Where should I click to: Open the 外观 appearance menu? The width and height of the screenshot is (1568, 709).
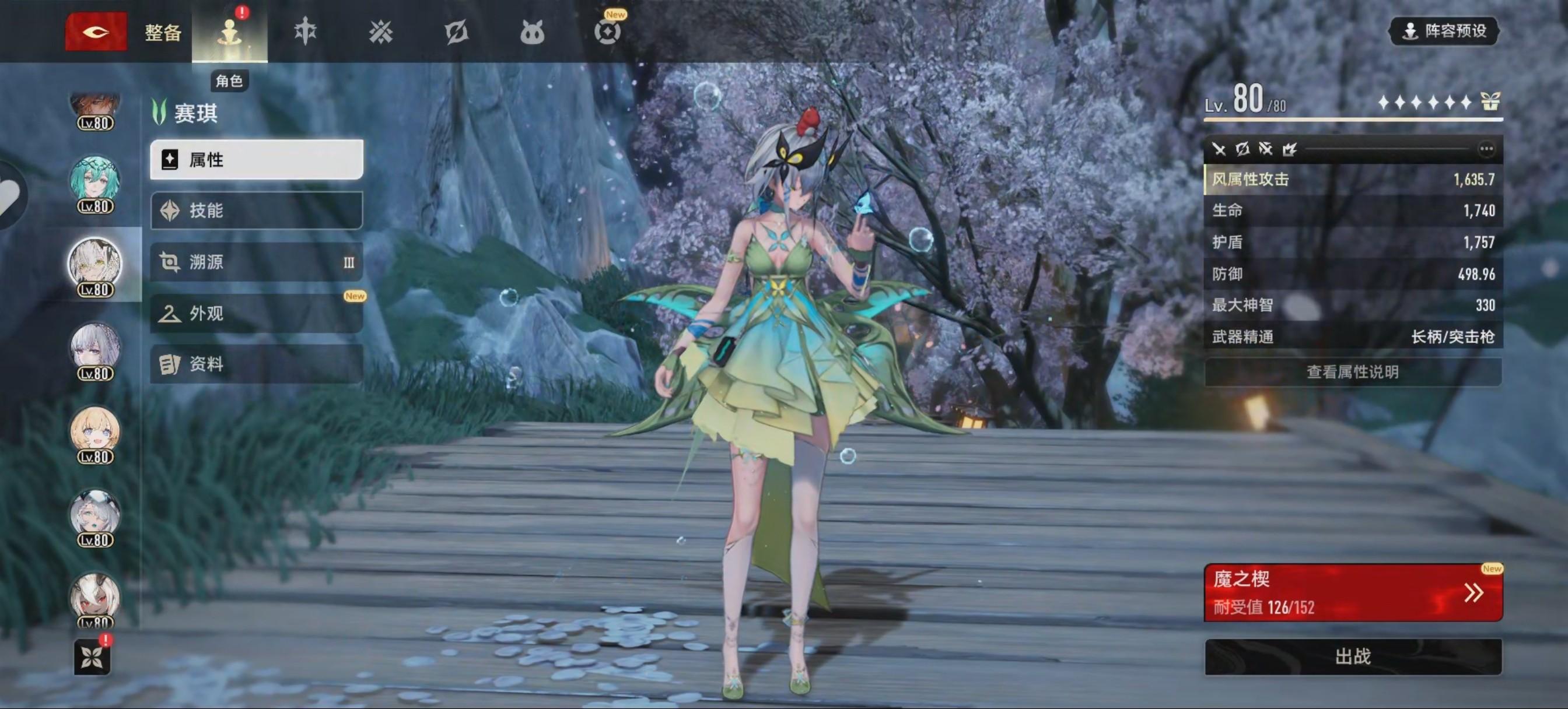tap(256, 314)
